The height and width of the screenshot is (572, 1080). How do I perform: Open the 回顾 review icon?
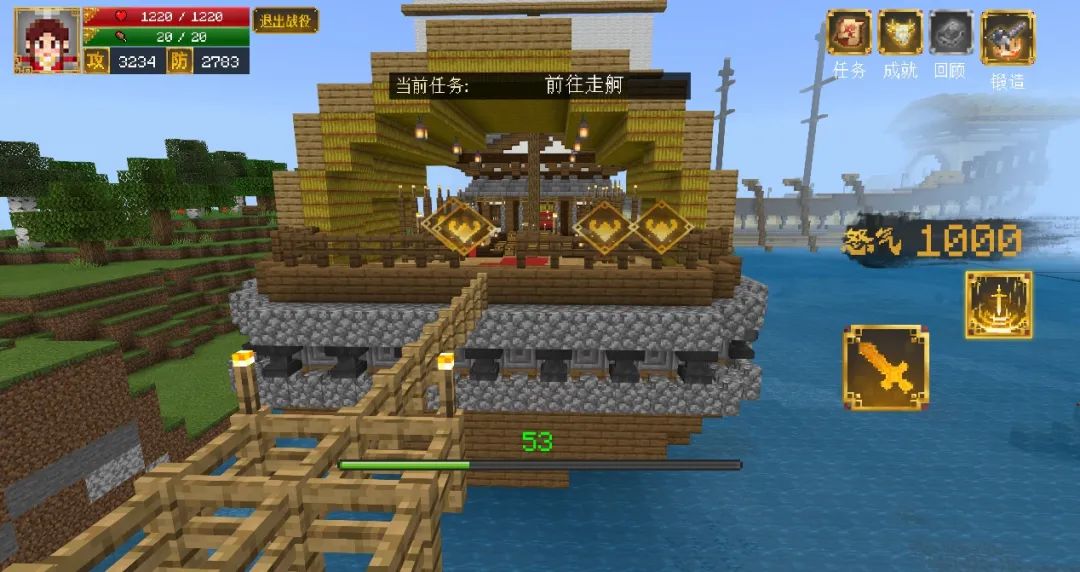951,33
